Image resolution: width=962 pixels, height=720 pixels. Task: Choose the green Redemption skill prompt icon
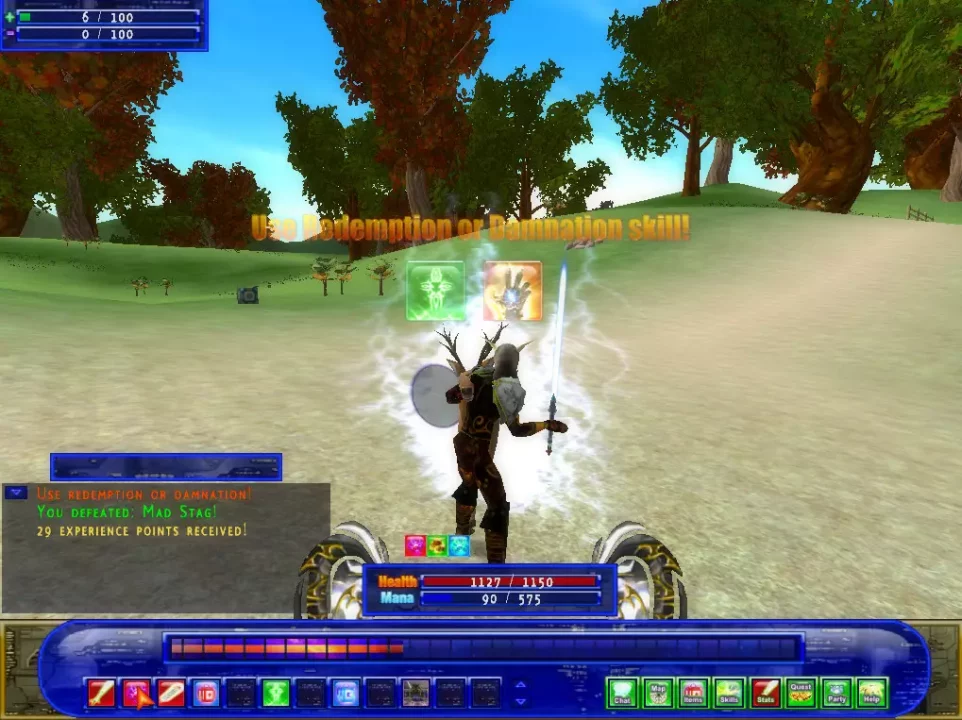click(436, 291)
